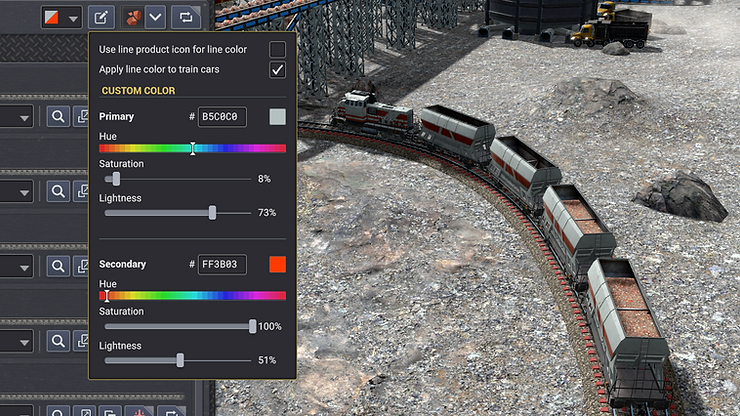Click the secondary orange-red color swatch
Screen dimensions: 740x416
coord(277,264)
